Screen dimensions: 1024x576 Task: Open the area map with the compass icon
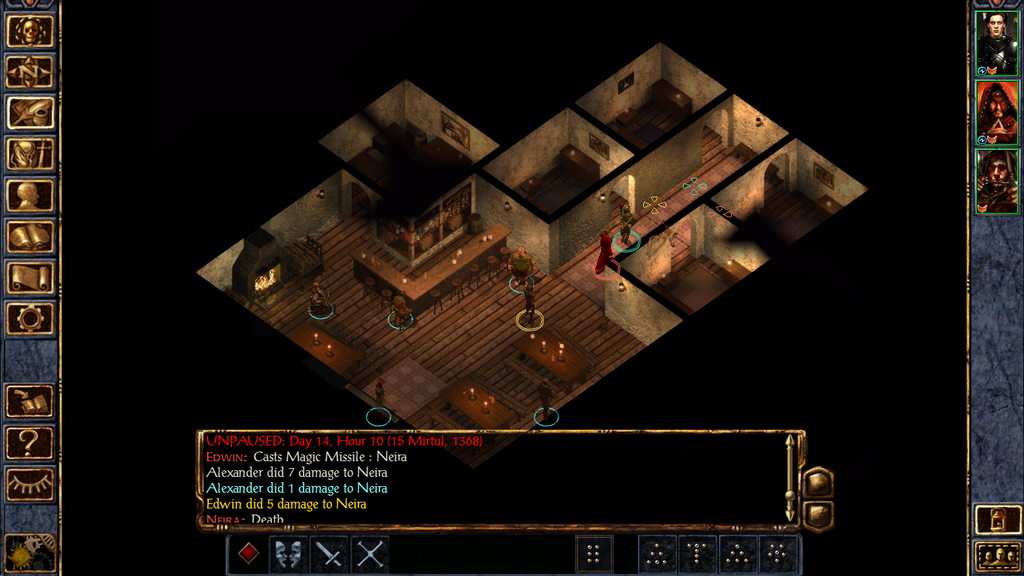(x=30, y=72)
